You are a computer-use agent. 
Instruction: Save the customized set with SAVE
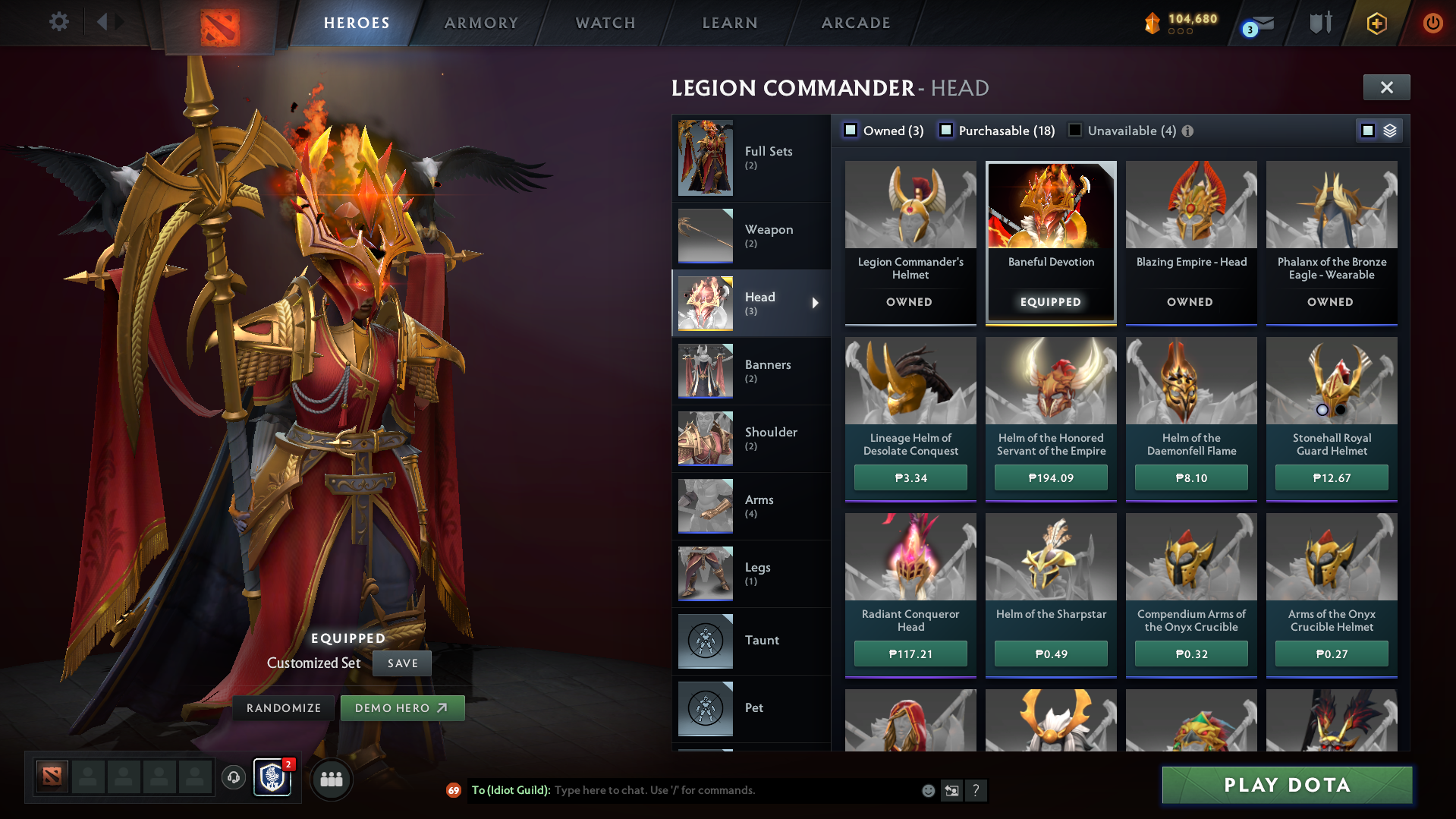tap(401, 663)
